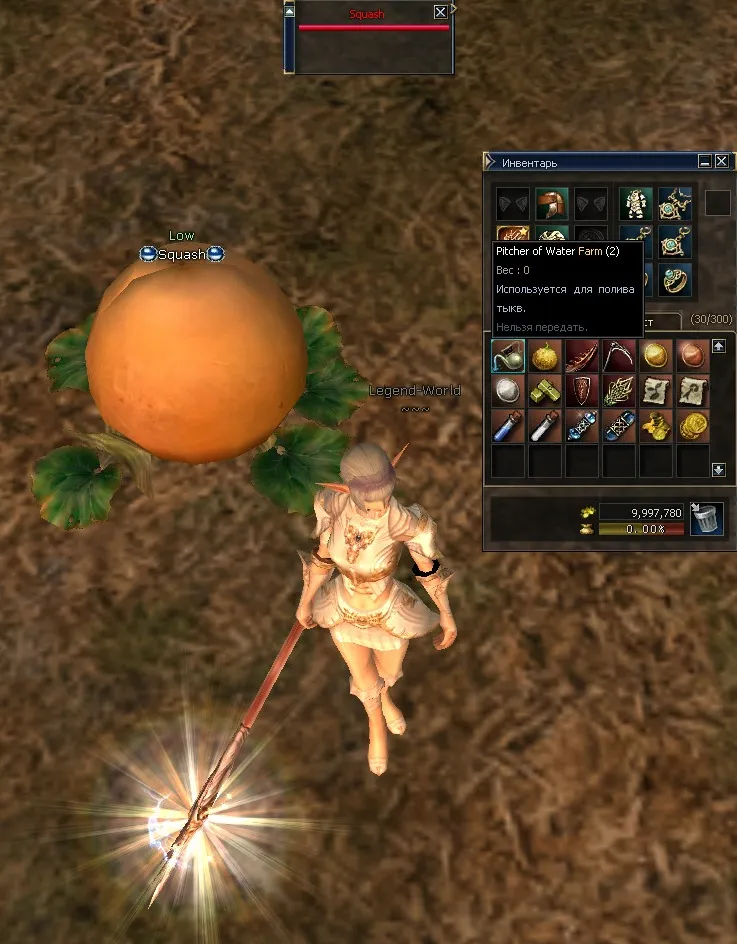The image size is (737, 944).
Task: Select the green gold bars item
Action: [x=545, y=390]
